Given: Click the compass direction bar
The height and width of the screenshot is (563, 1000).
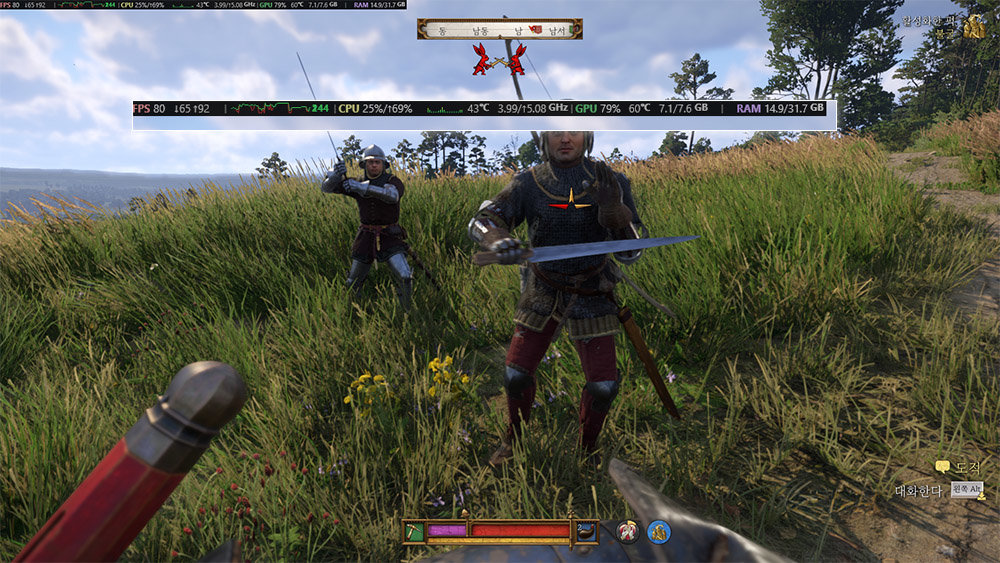Looking at the screenshot, I should click(500, 30).
